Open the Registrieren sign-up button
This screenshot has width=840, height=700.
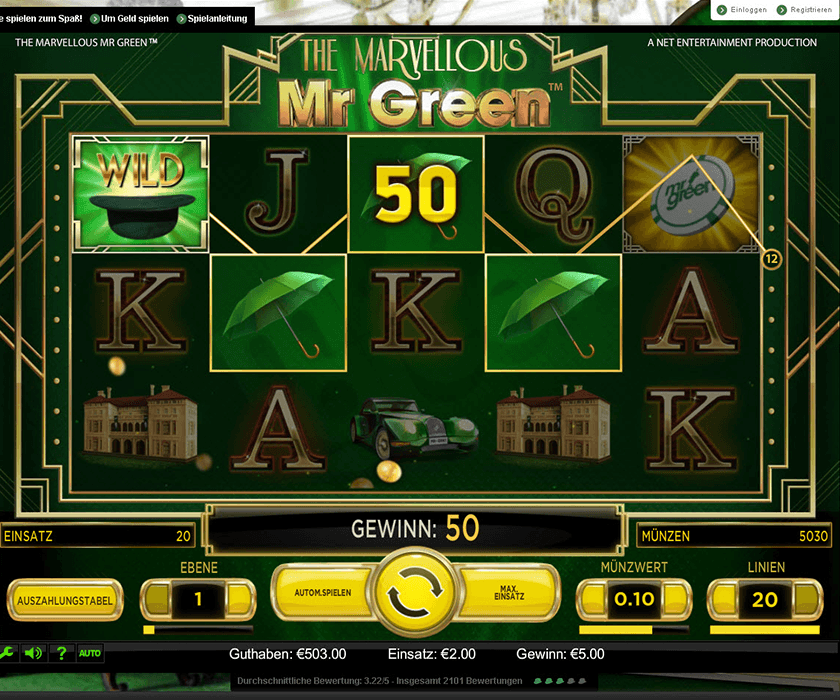(807, 9)
